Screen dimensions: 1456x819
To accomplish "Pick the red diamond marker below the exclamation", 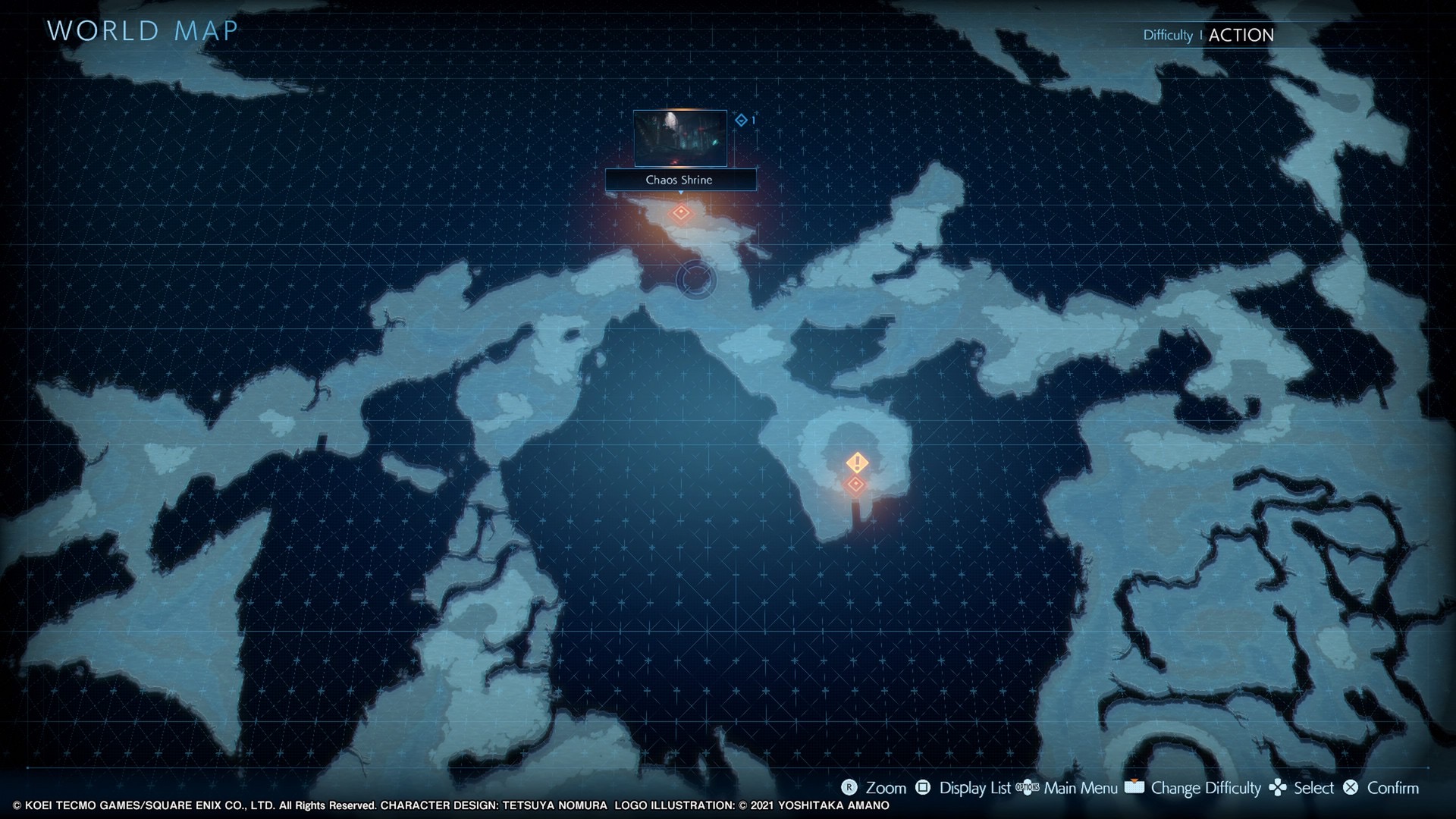I will [x=856, y=484].
